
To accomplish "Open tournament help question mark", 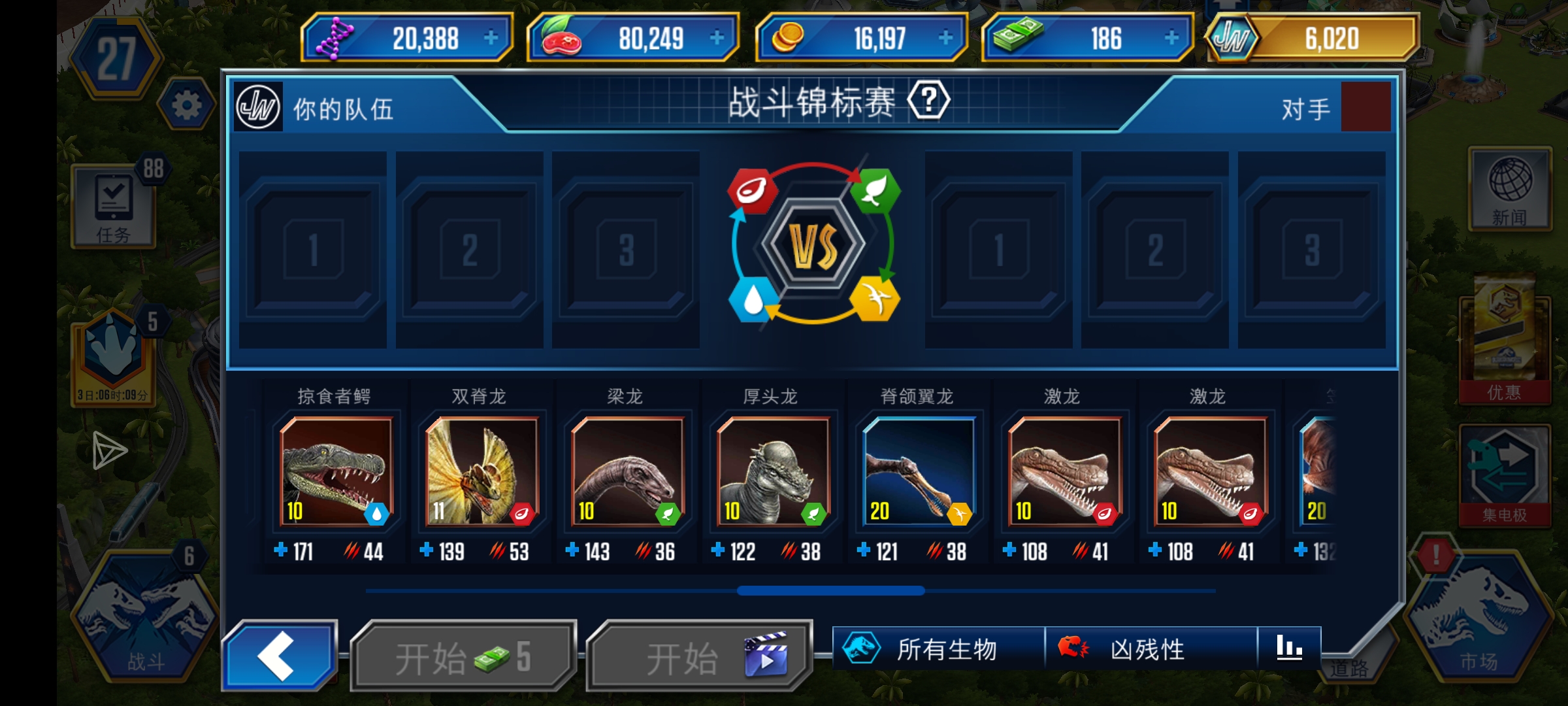I will click(x=928, y=101).
